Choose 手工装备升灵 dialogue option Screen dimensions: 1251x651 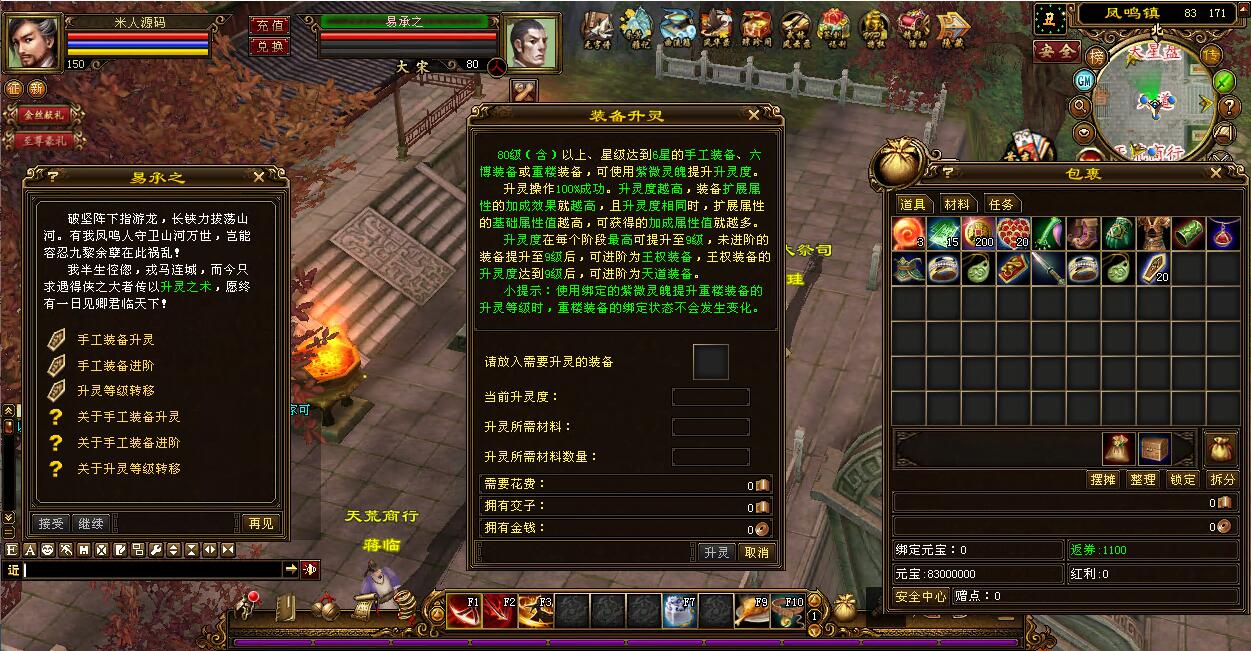pyautogui.click(x=116, y=339)
